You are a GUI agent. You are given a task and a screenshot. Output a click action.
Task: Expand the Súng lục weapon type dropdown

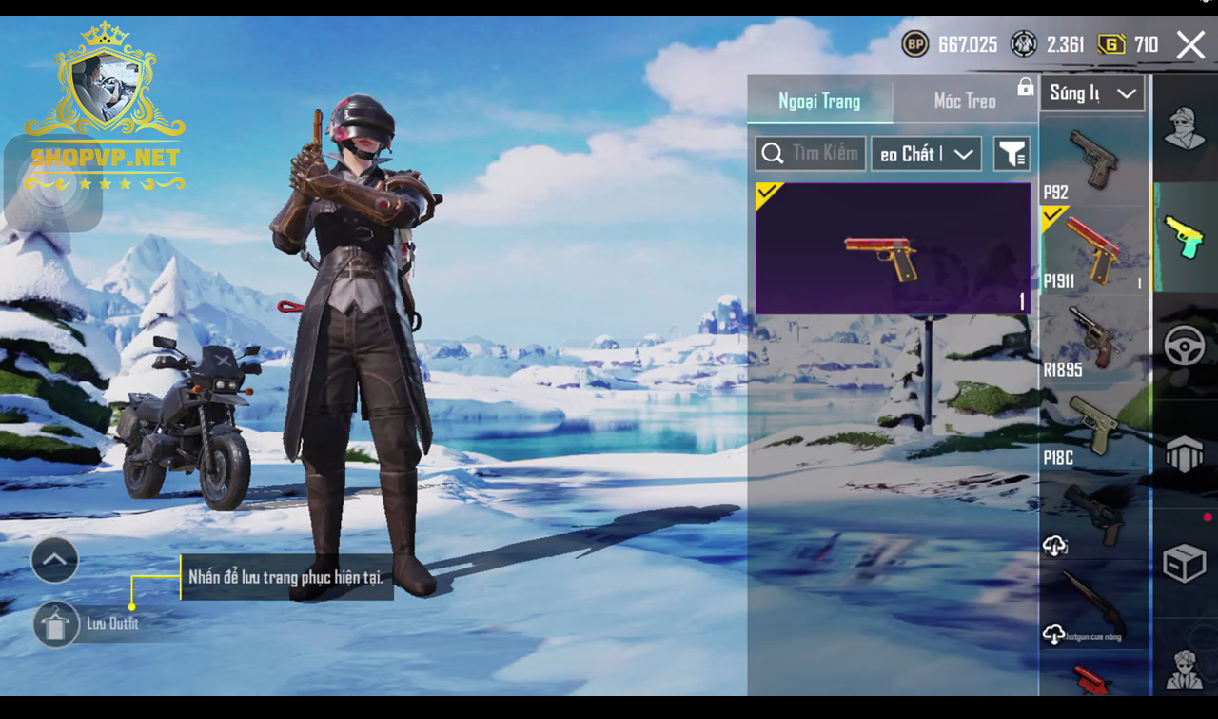[1092, 94]
